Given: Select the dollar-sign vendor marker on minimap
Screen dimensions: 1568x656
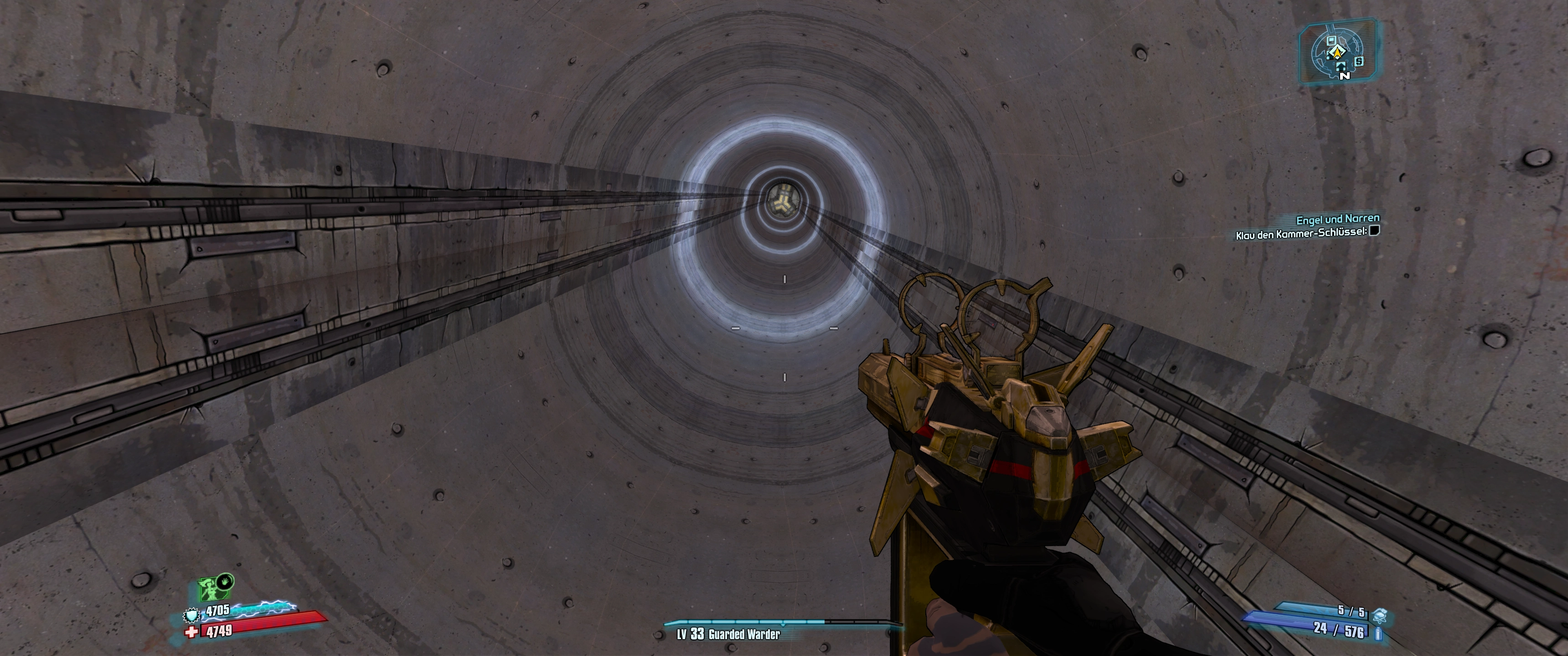Looking at the screenshot, I should 1359,61.
